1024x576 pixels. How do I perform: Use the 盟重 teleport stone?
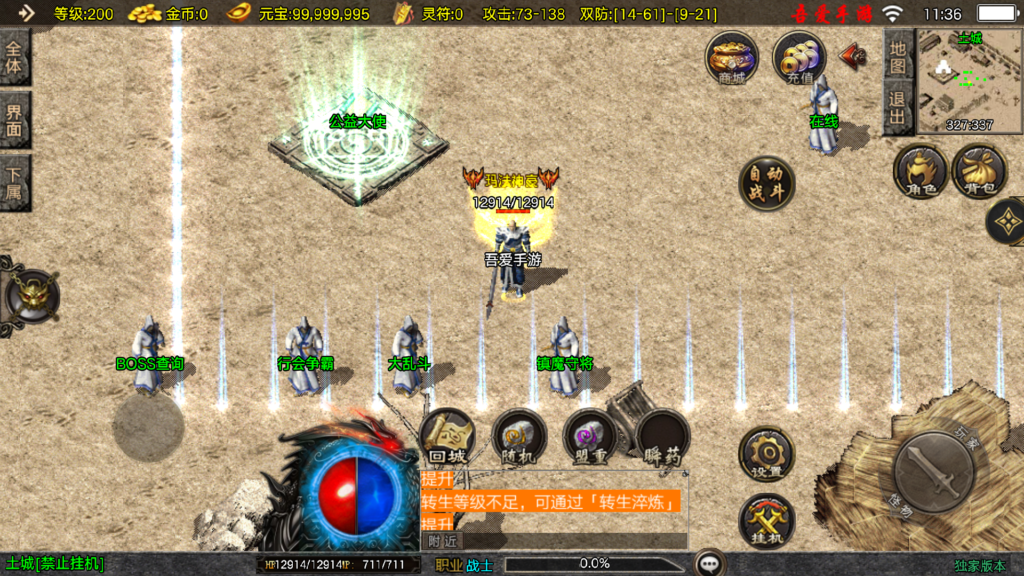tap(589, 436)
